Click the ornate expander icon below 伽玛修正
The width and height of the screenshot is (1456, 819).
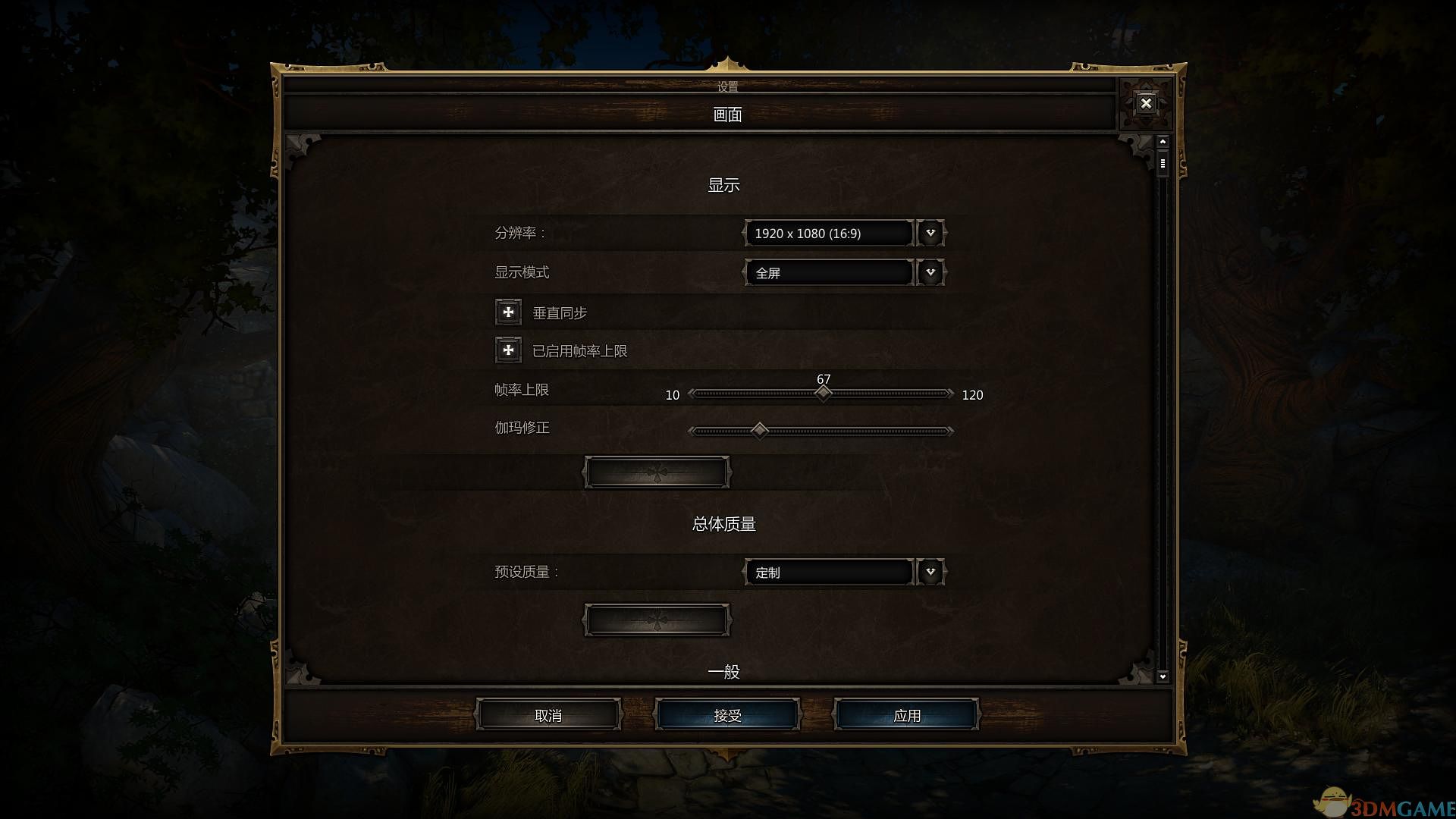(x=657, y=472)
